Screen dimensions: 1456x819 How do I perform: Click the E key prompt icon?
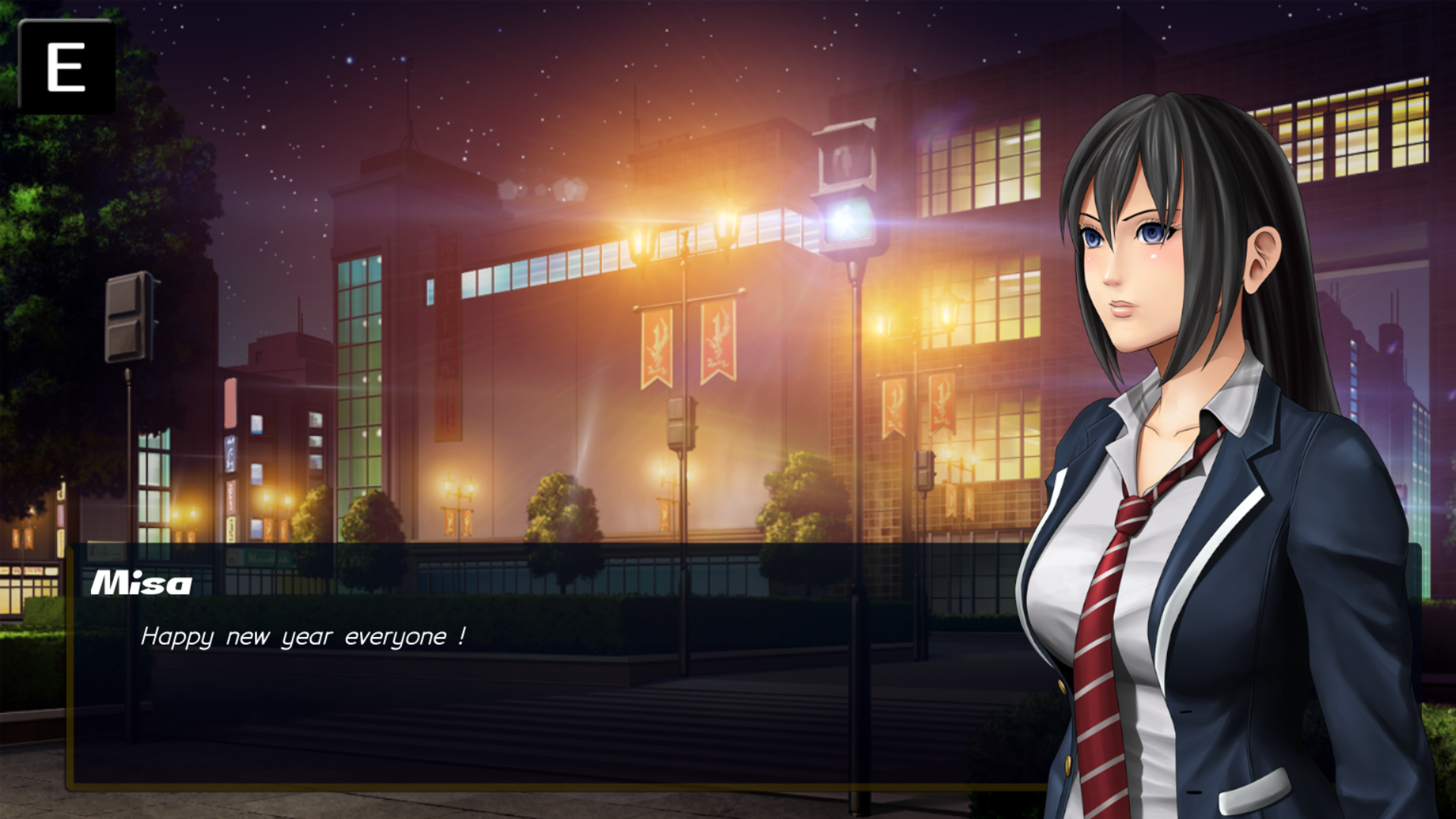coord(68,67)
